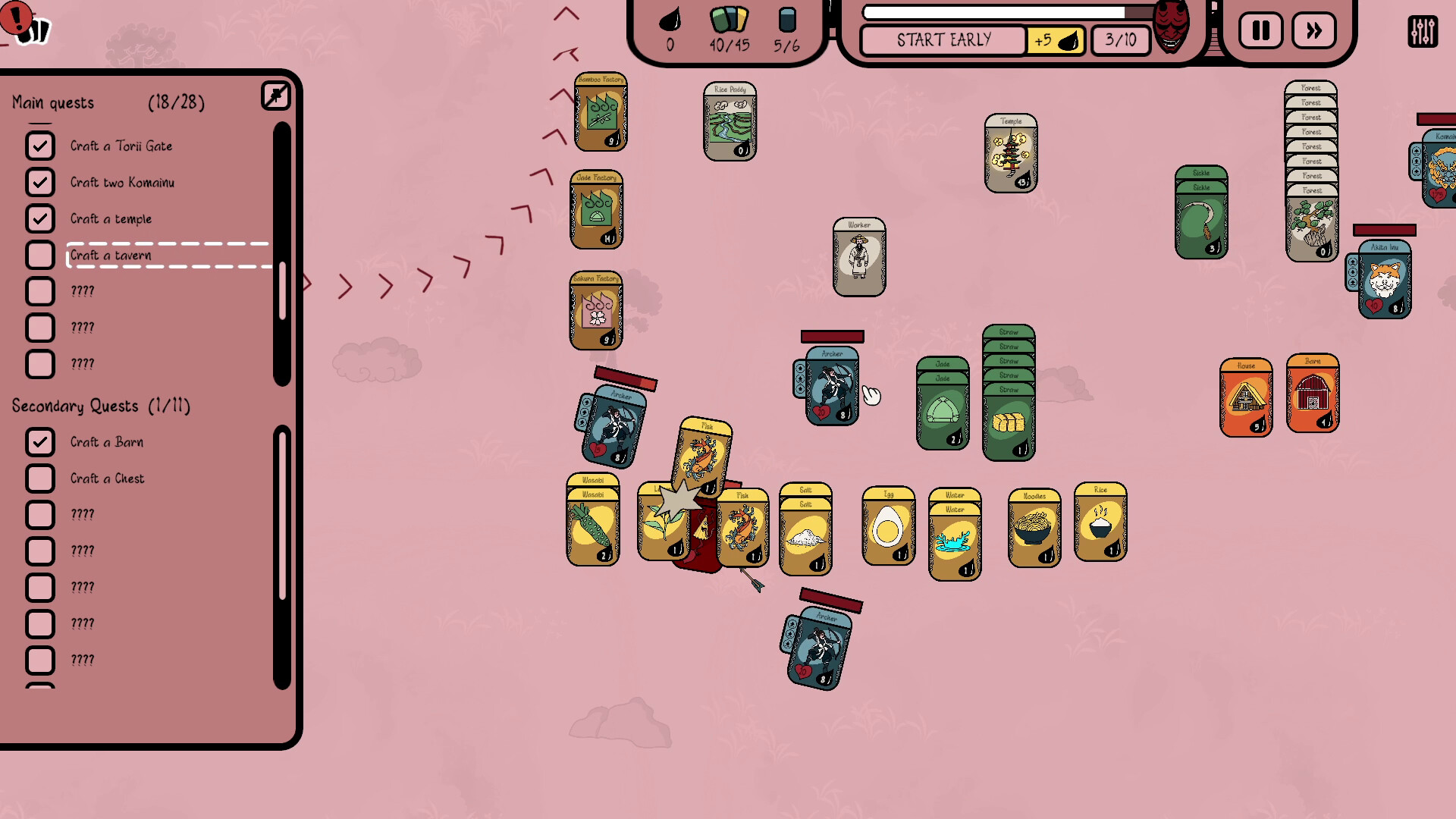Click the red exclamation notification icon
The width and height of the screenshot is (1456, 819).
16,17
